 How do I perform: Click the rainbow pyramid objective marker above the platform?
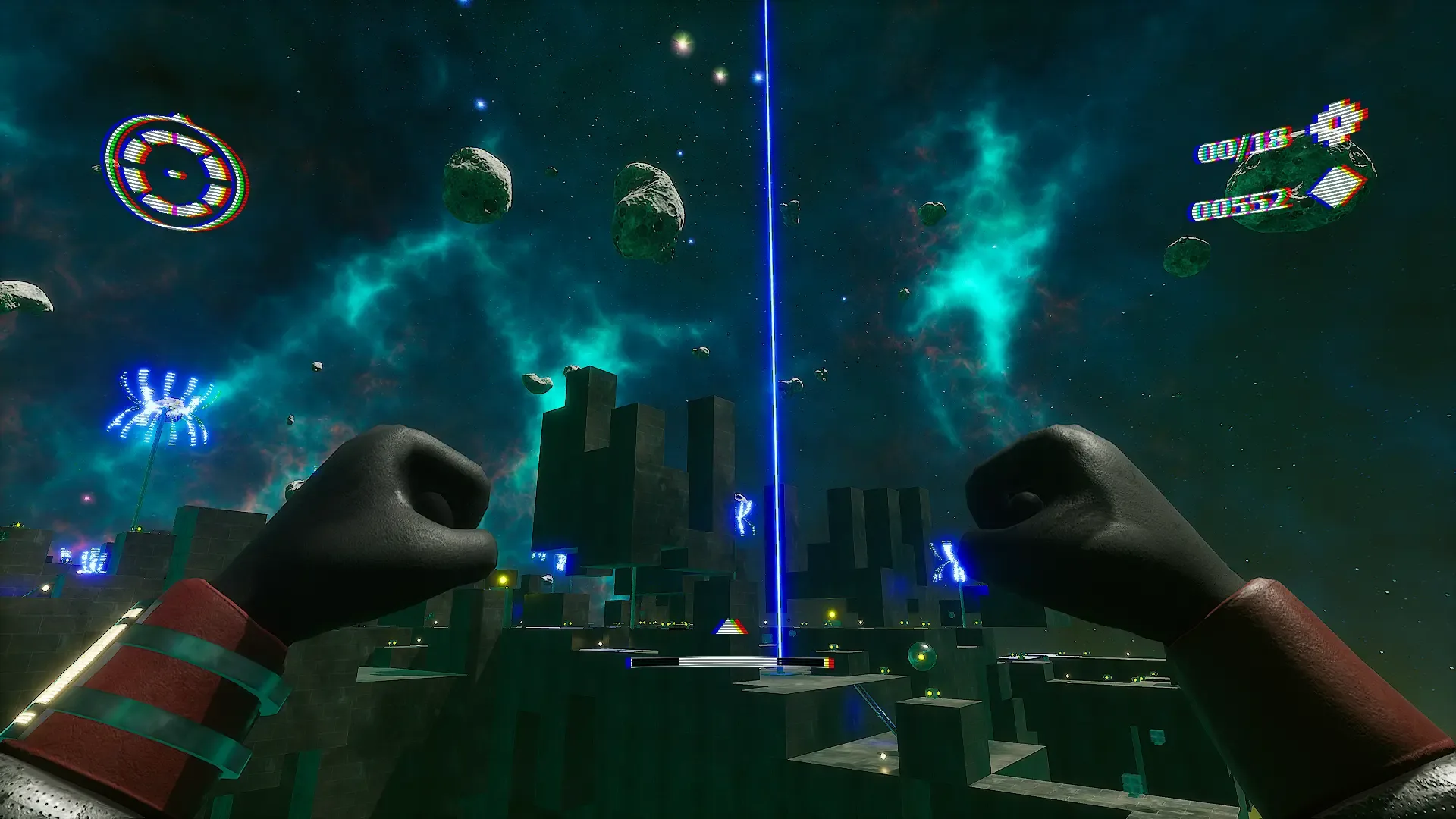[x=730, y=627]
